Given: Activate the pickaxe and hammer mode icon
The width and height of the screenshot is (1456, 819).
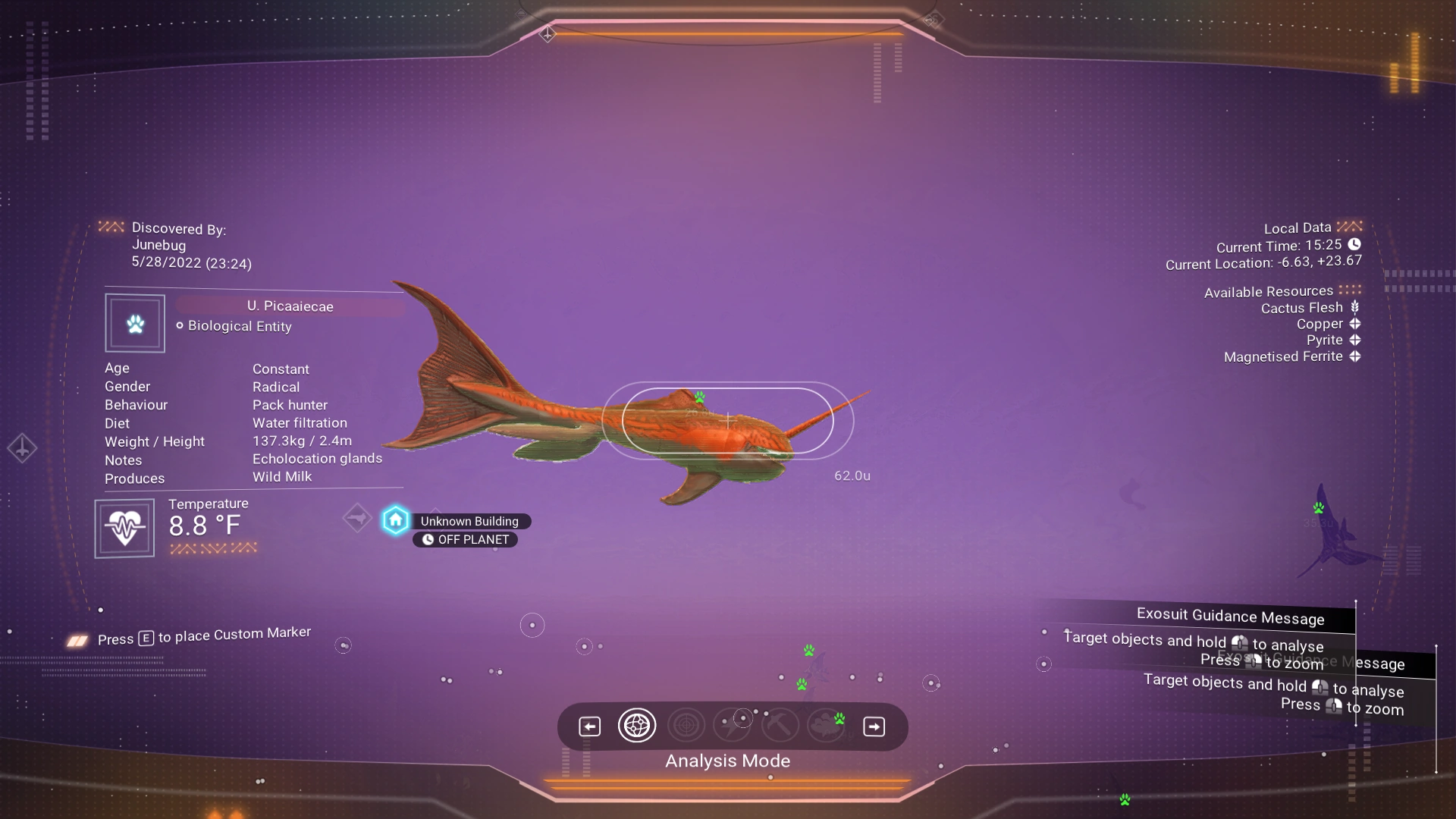Looking at the screenshot, I should 780,726.
